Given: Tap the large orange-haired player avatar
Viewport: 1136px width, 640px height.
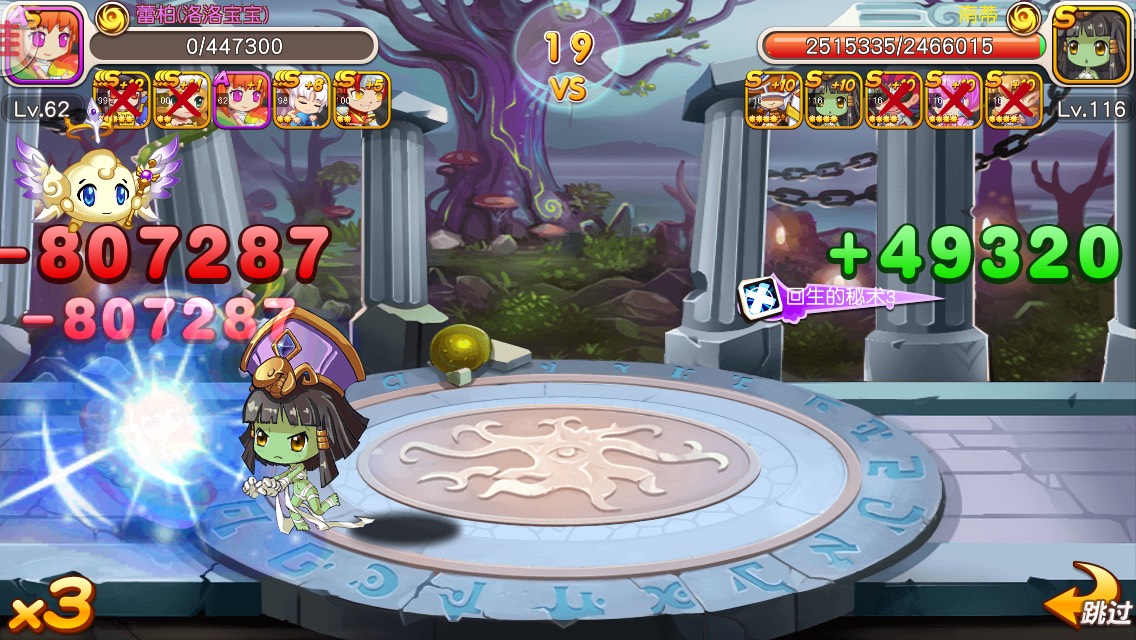Looking at the screenshot, I should tap(42, 45).
